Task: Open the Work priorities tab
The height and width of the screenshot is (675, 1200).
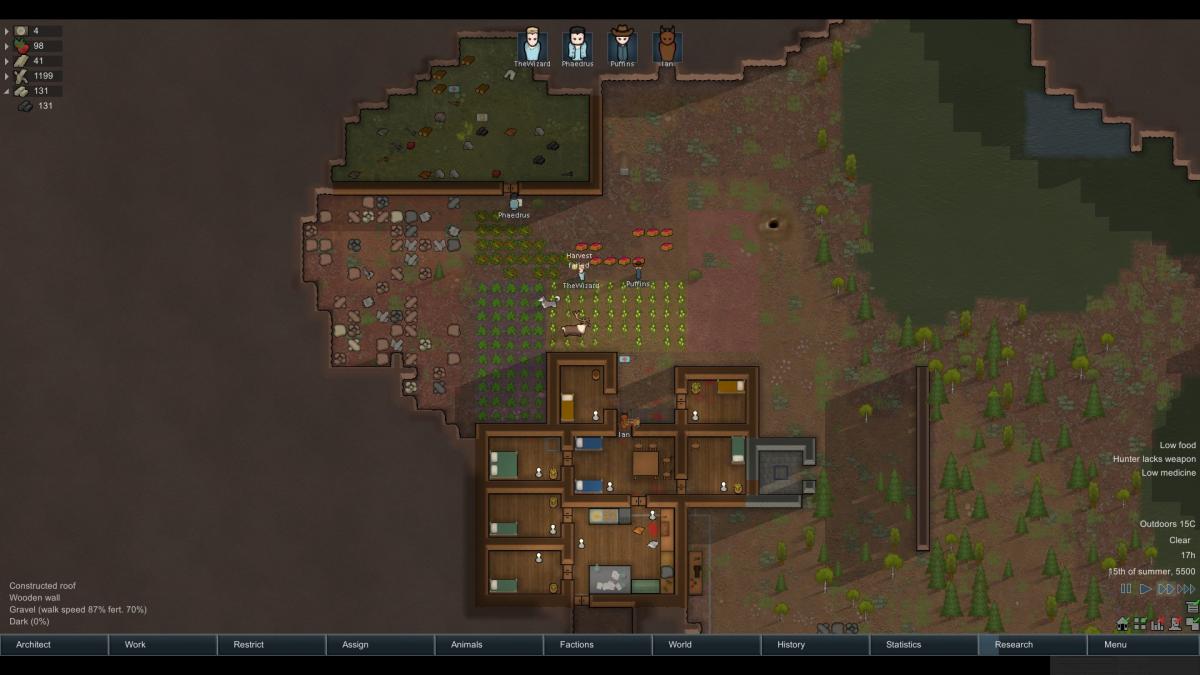Action: click(163, 645)
